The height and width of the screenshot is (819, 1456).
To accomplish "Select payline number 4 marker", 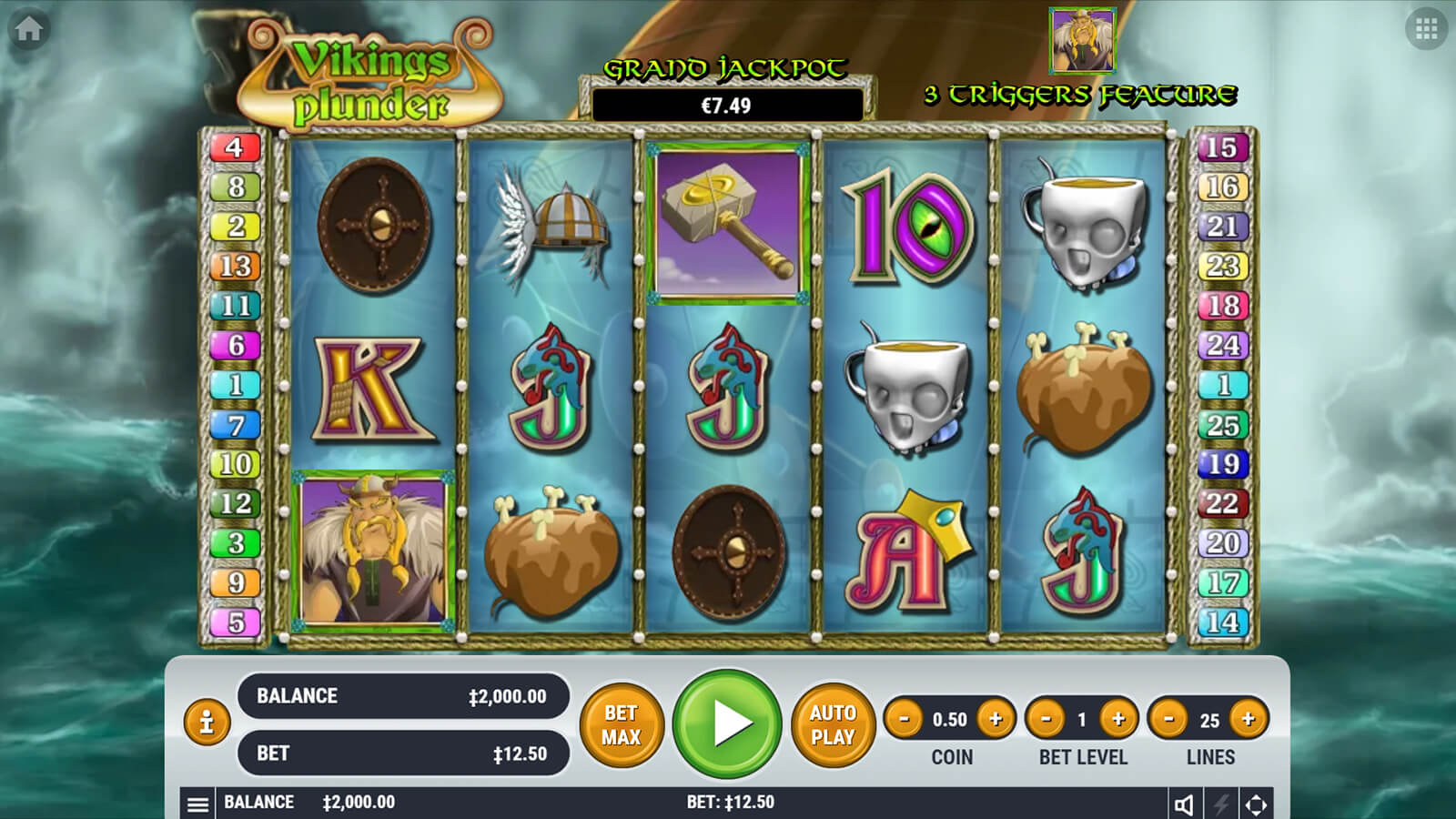I will [x=235, y=147].
